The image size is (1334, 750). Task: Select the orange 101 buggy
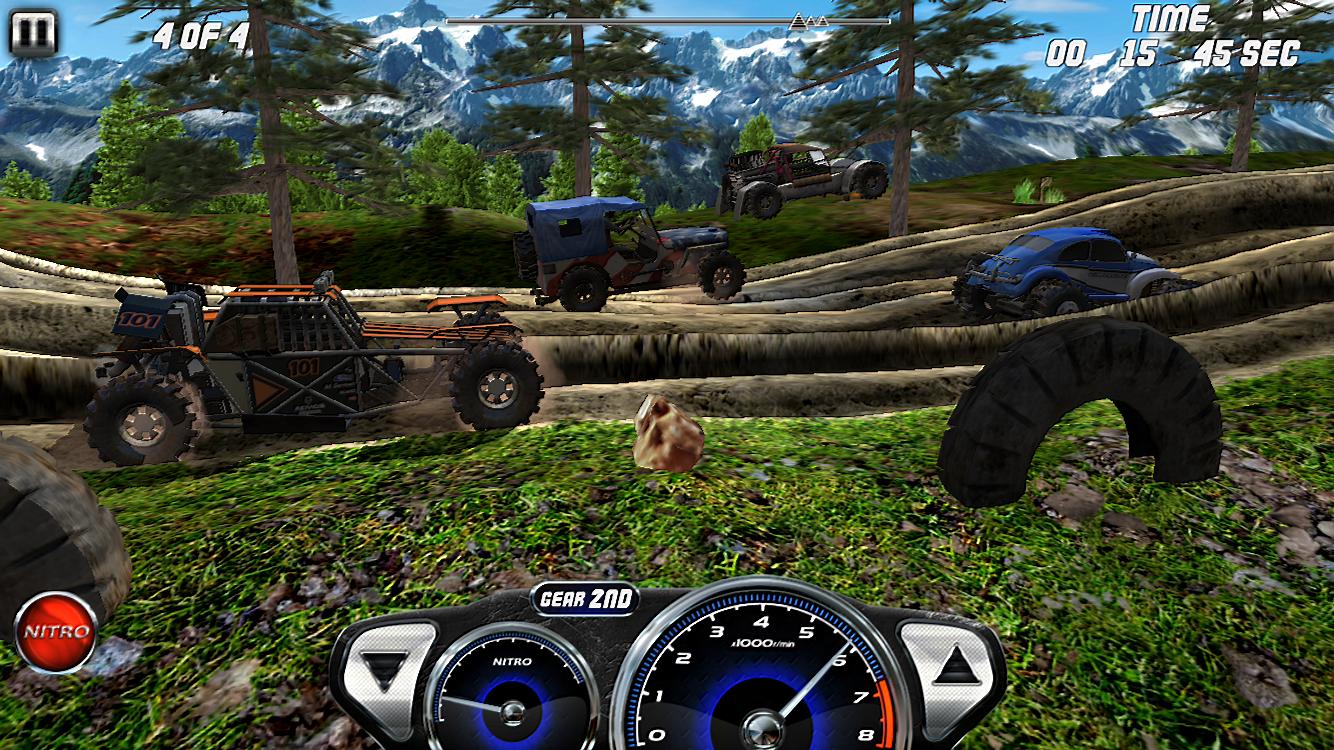pyautogui.click(x=300, y=360)
